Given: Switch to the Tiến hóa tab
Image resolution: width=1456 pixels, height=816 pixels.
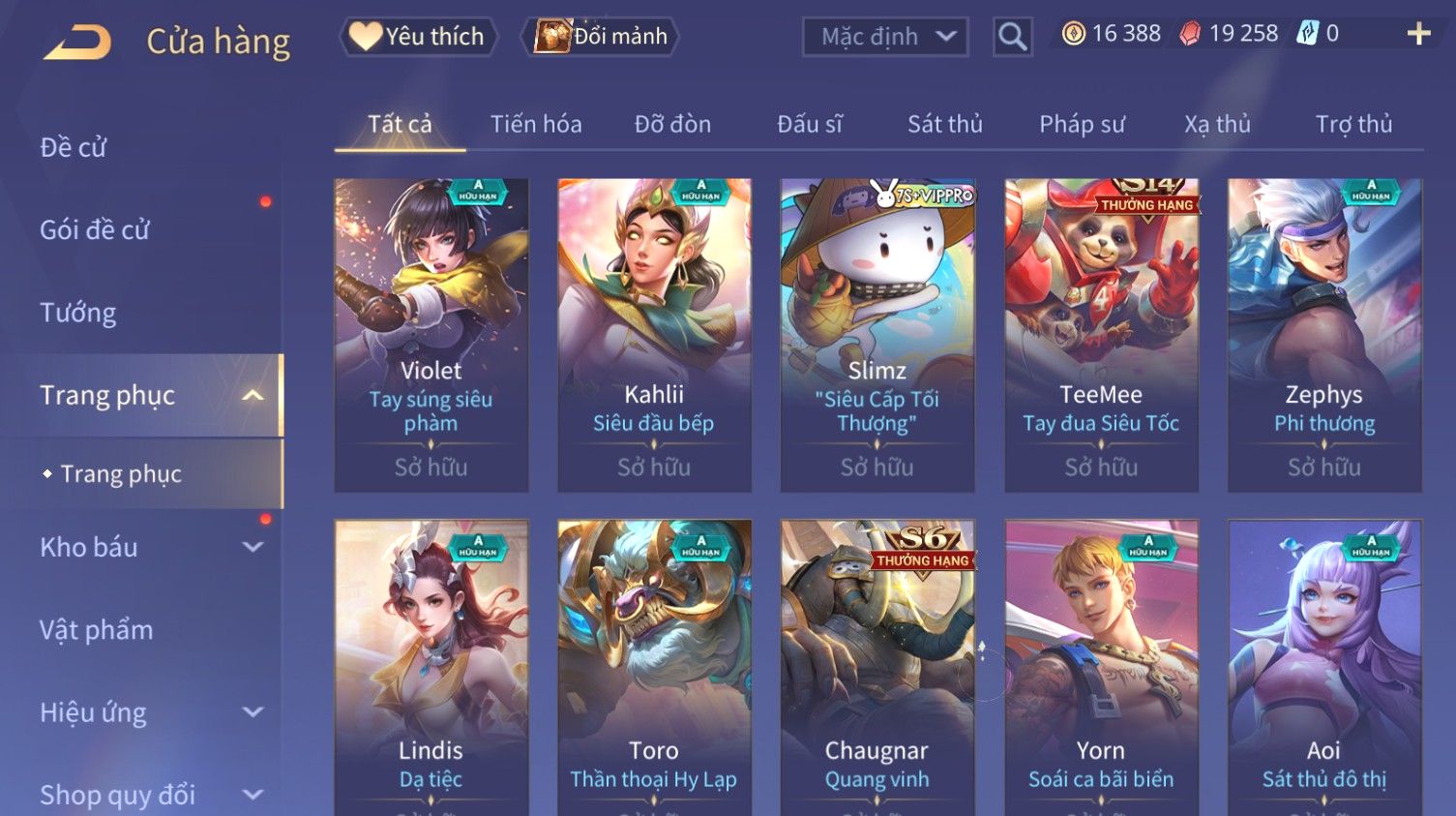Looking at the screenshot, I should (536, 125).
